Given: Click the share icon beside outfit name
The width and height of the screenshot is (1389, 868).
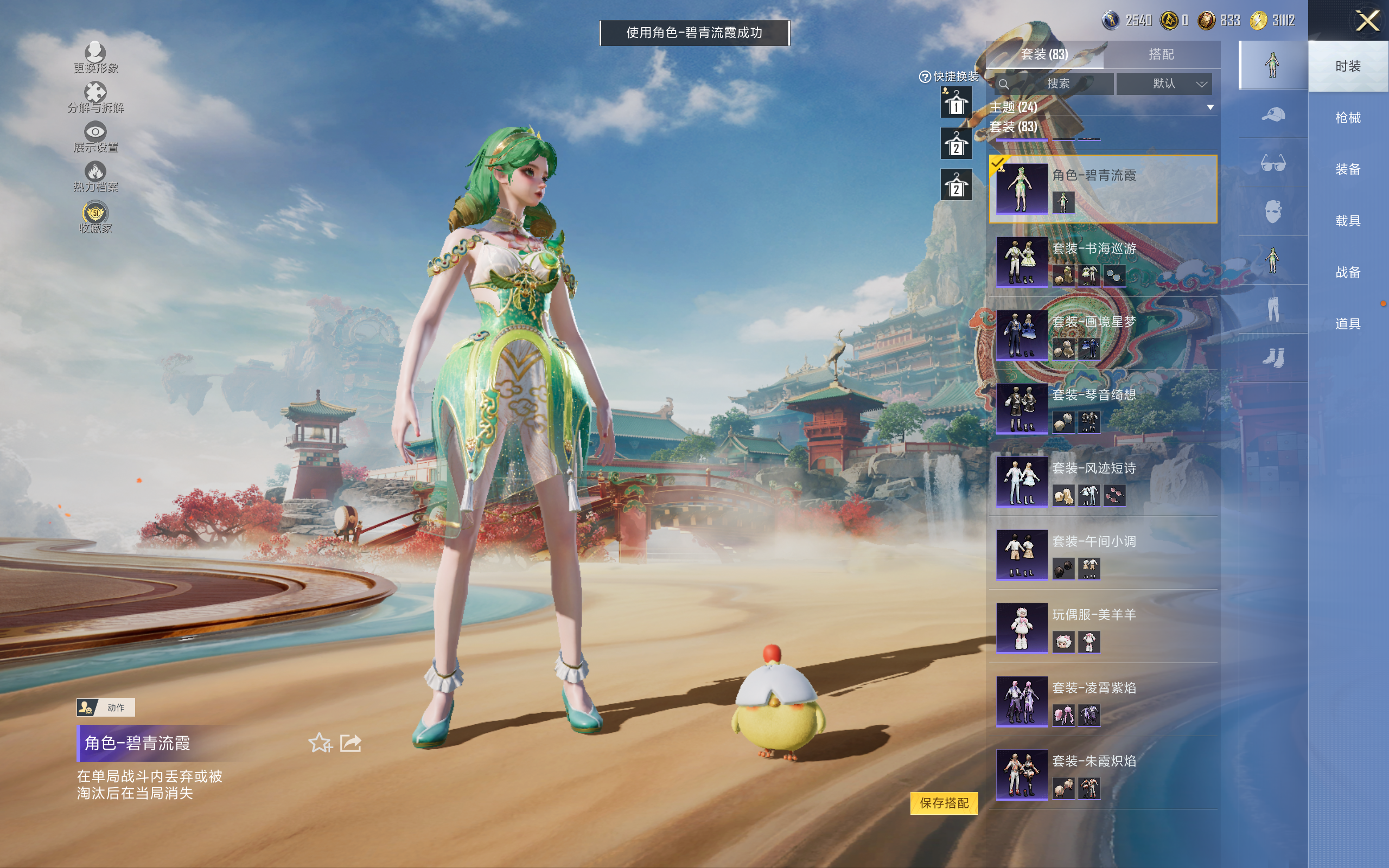Looking at the screenshot, I should (351, 743).
